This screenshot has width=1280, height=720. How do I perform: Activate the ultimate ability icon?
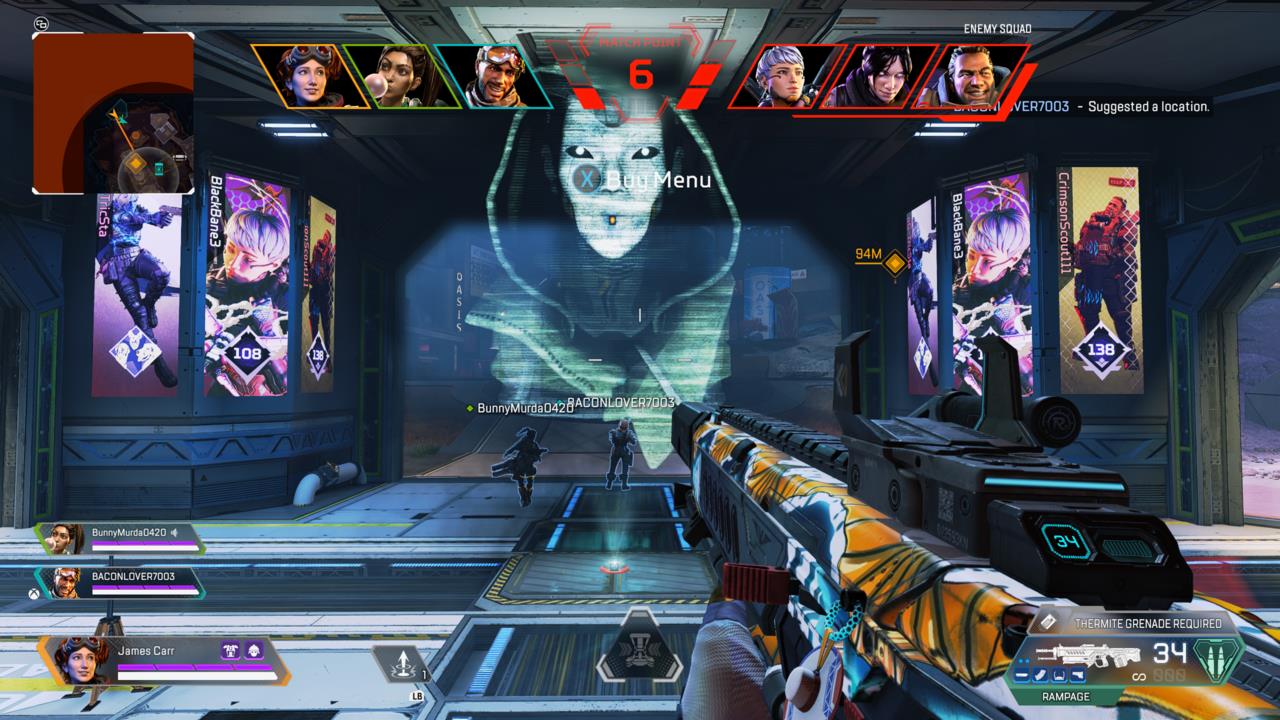tap(638, 655)
